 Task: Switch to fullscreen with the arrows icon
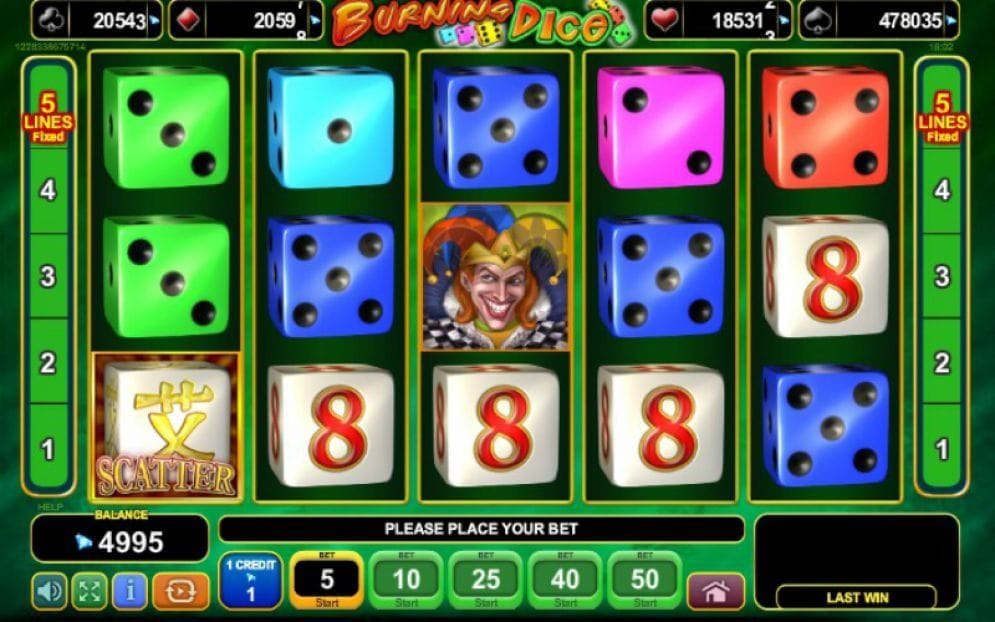click(x=89, y=591)
